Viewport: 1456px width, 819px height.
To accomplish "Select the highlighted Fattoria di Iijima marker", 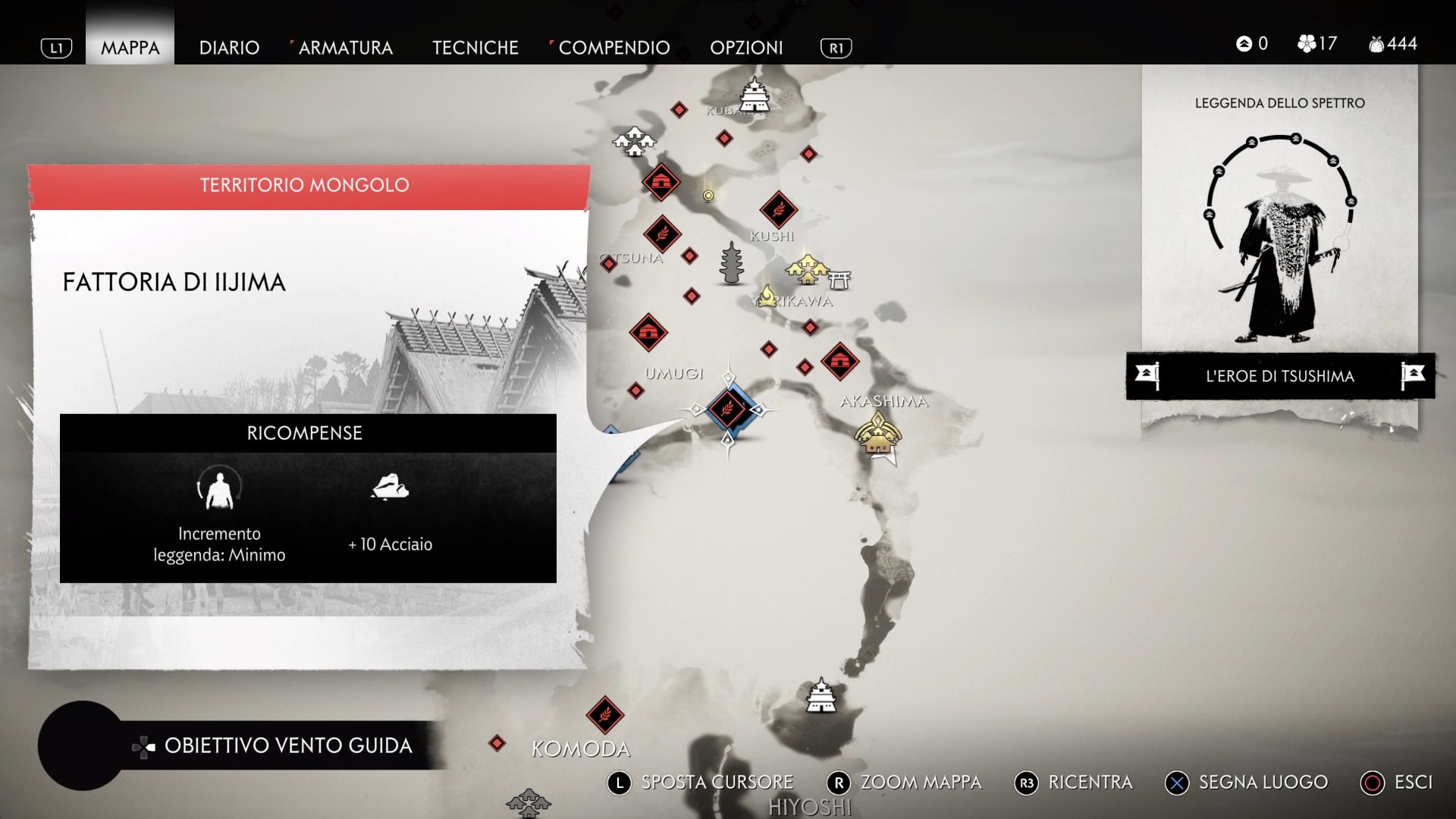I will tap(727, 409).
